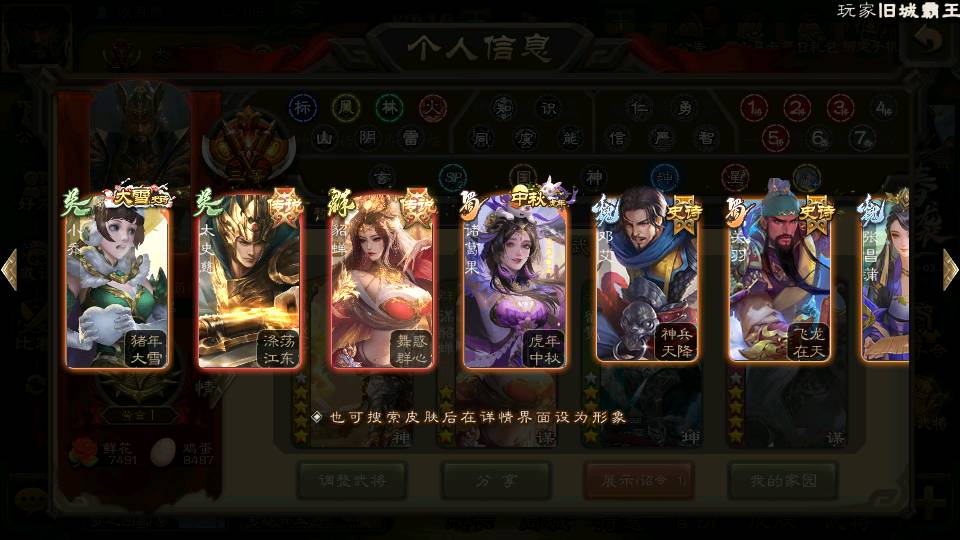This screenshot has height=540, width=960.
Task: Toggle the 林 filter circle
Action: click(390, 108)
